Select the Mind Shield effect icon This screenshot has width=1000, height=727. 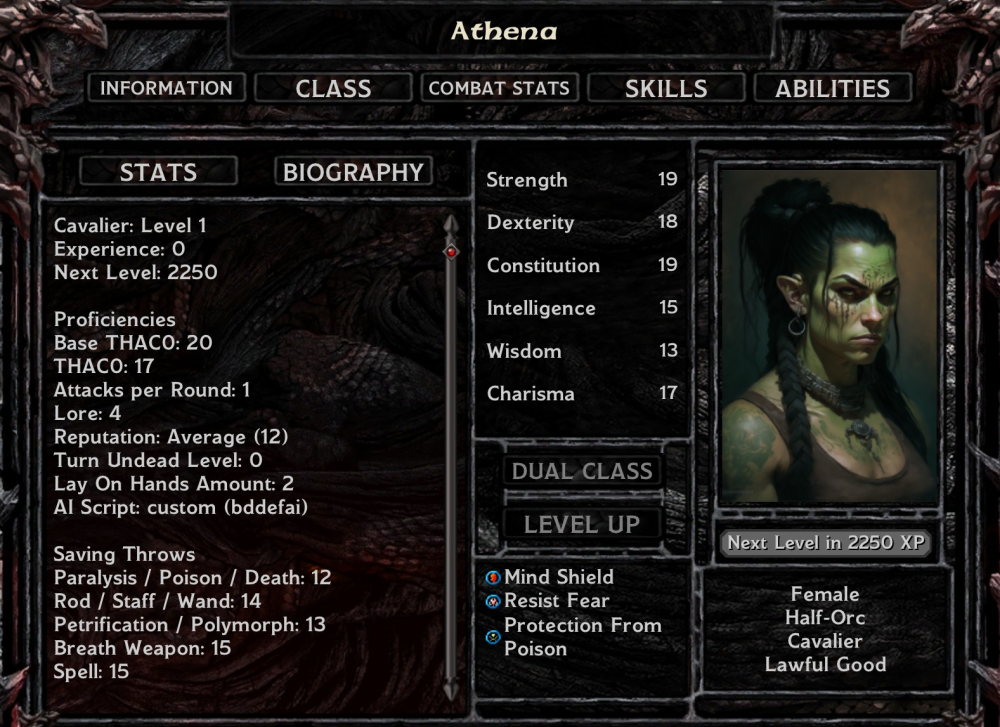click(492, 578)
